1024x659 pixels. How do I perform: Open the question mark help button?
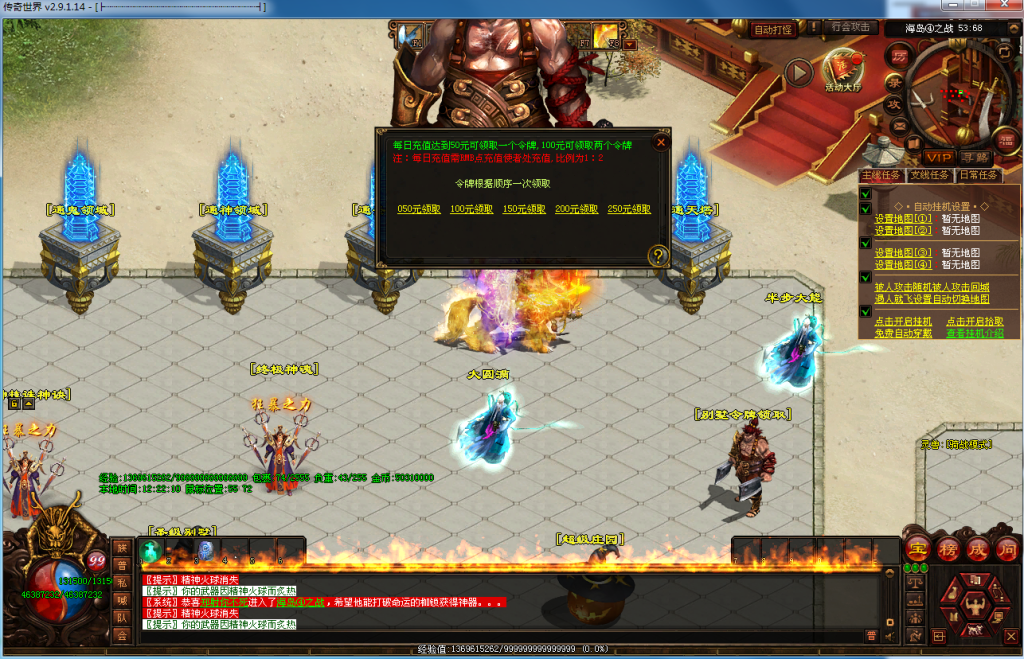(x=658, y=256)
